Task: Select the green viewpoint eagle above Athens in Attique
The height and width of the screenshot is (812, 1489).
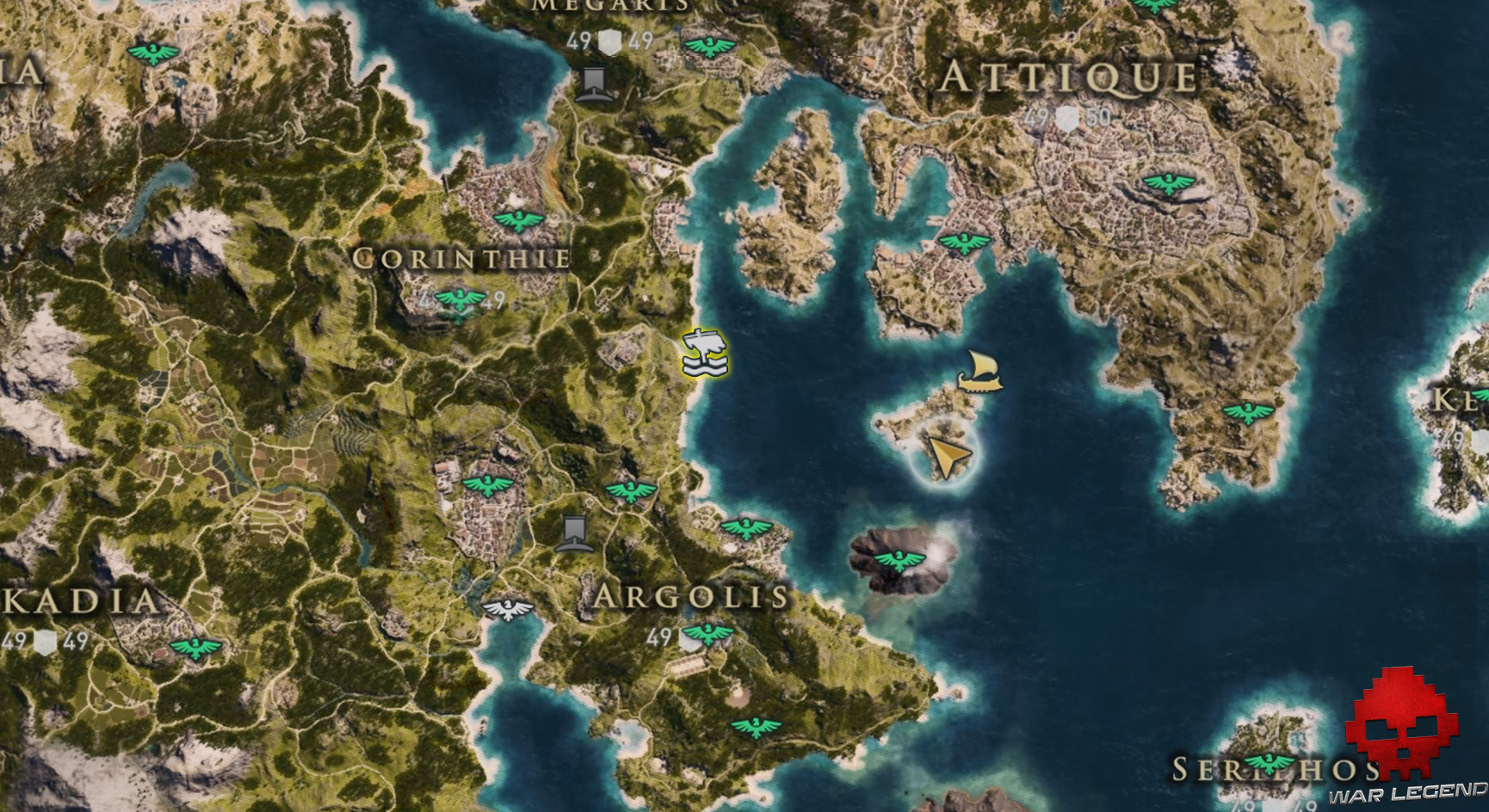Action: 1171,183
